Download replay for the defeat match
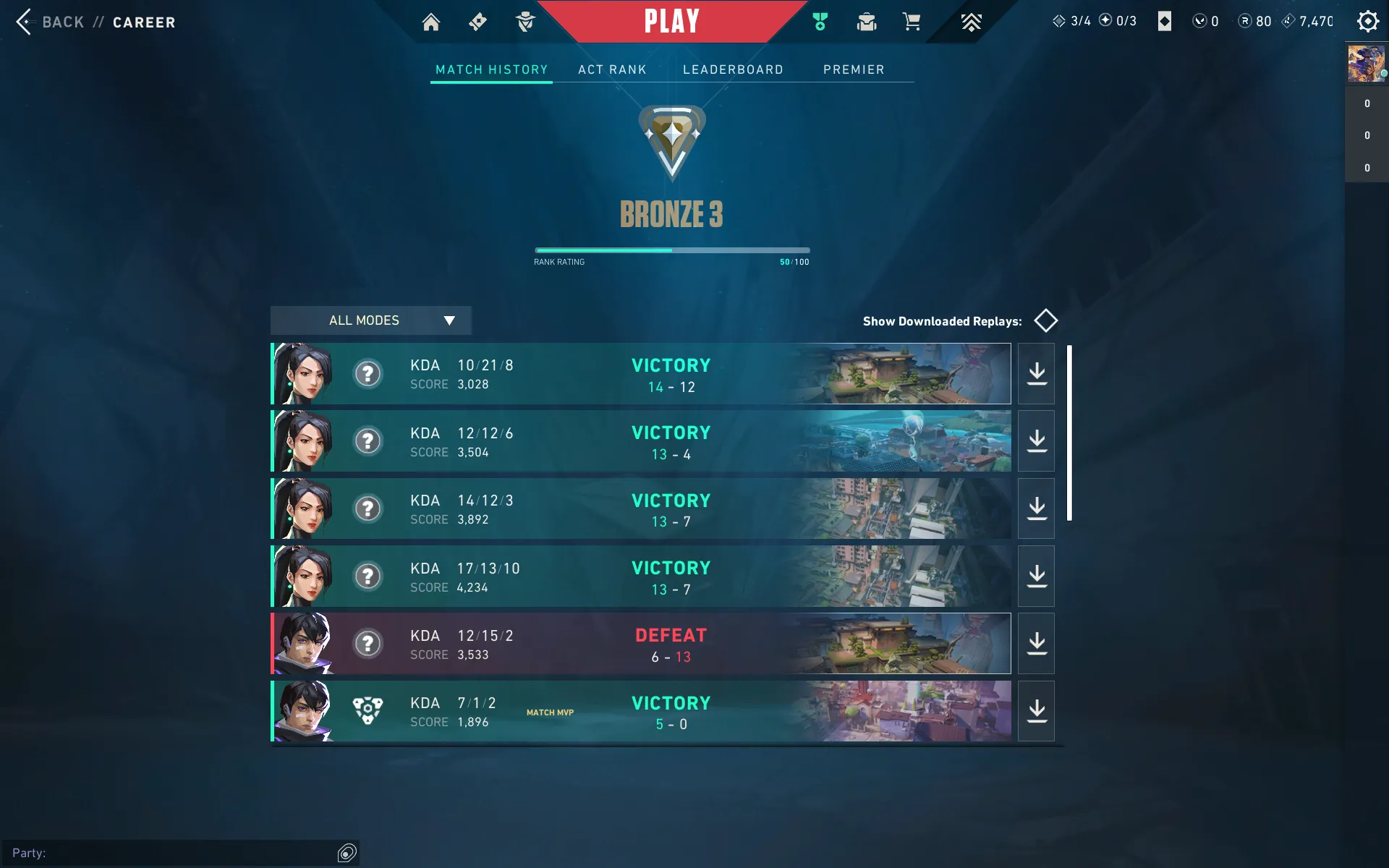This screenshot has height=868, width=1389. tap(1037, 644)
